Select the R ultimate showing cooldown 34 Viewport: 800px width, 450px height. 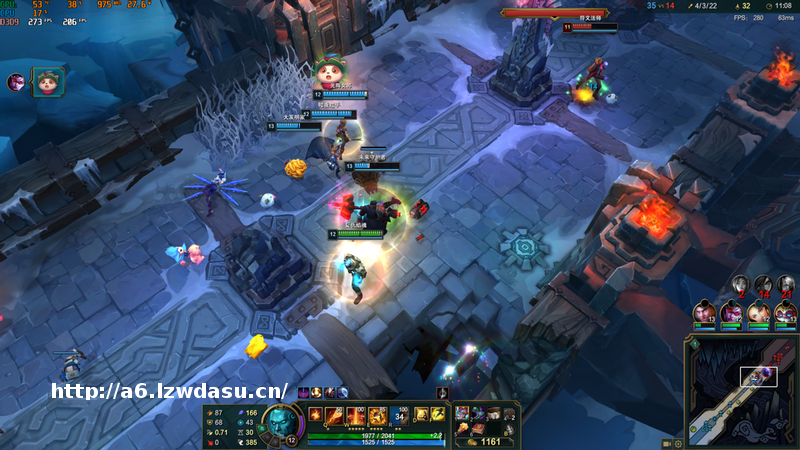[400, 415]
